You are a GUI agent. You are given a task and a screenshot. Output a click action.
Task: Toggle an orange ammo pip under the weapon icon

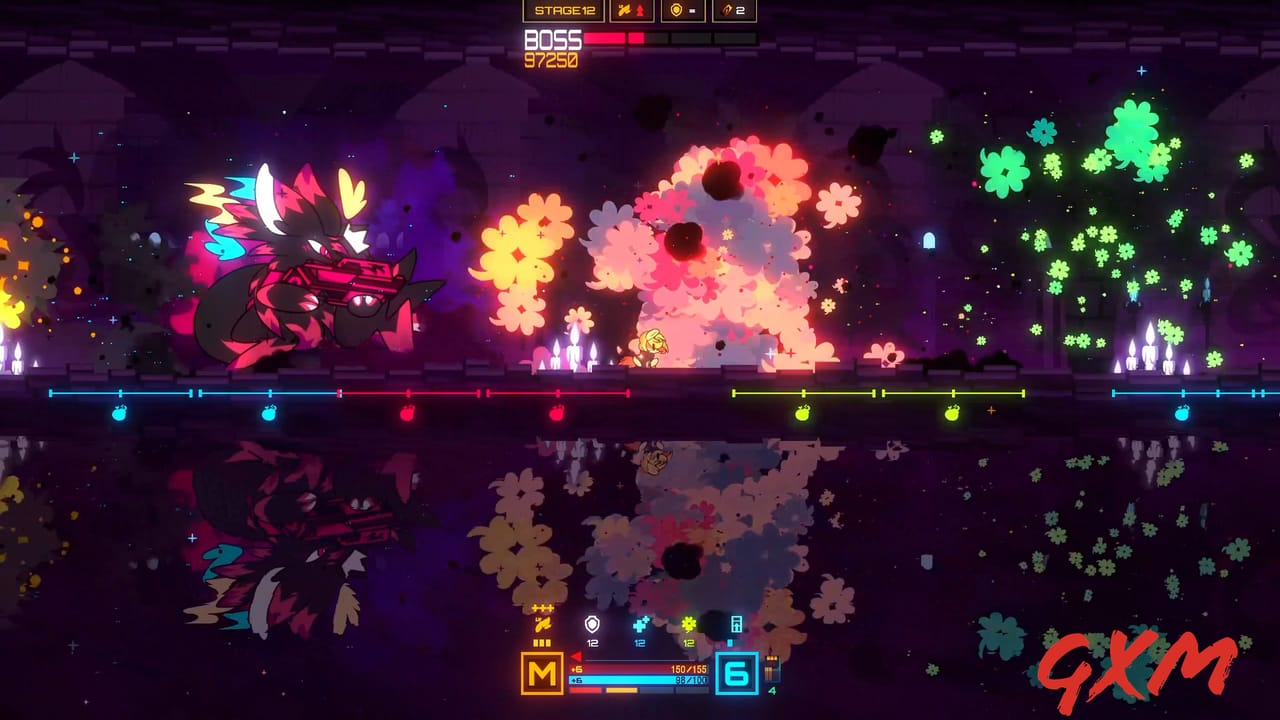541,642
